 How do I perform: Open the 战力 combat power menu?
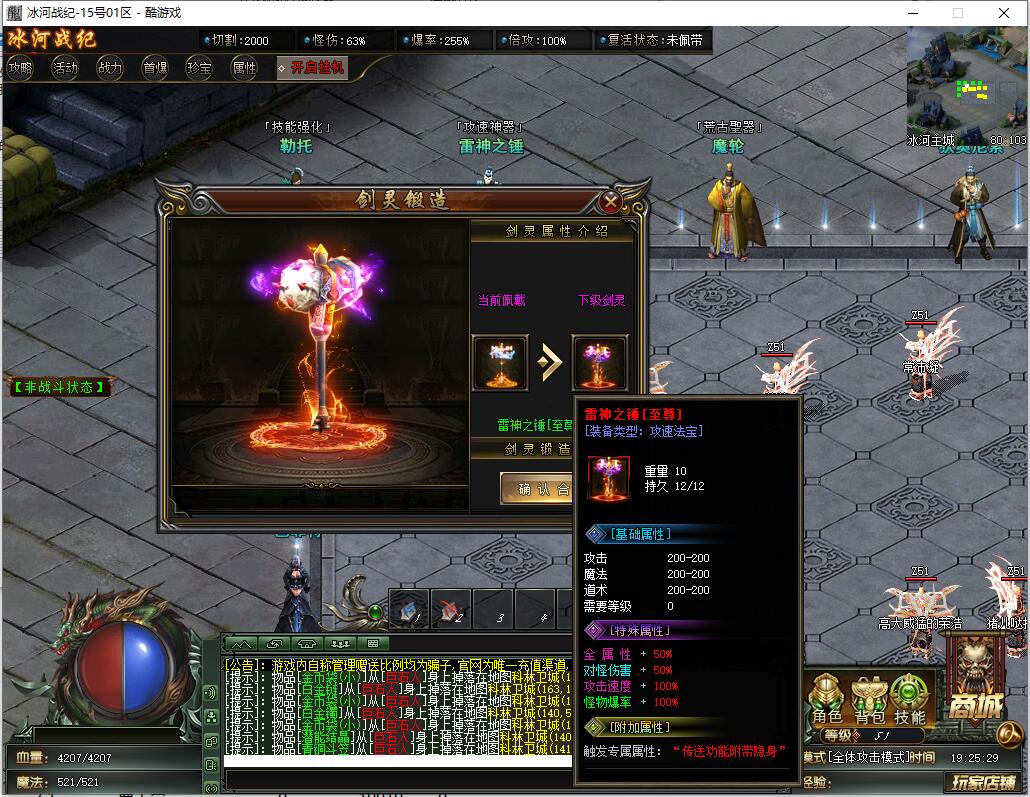(110, 68)
